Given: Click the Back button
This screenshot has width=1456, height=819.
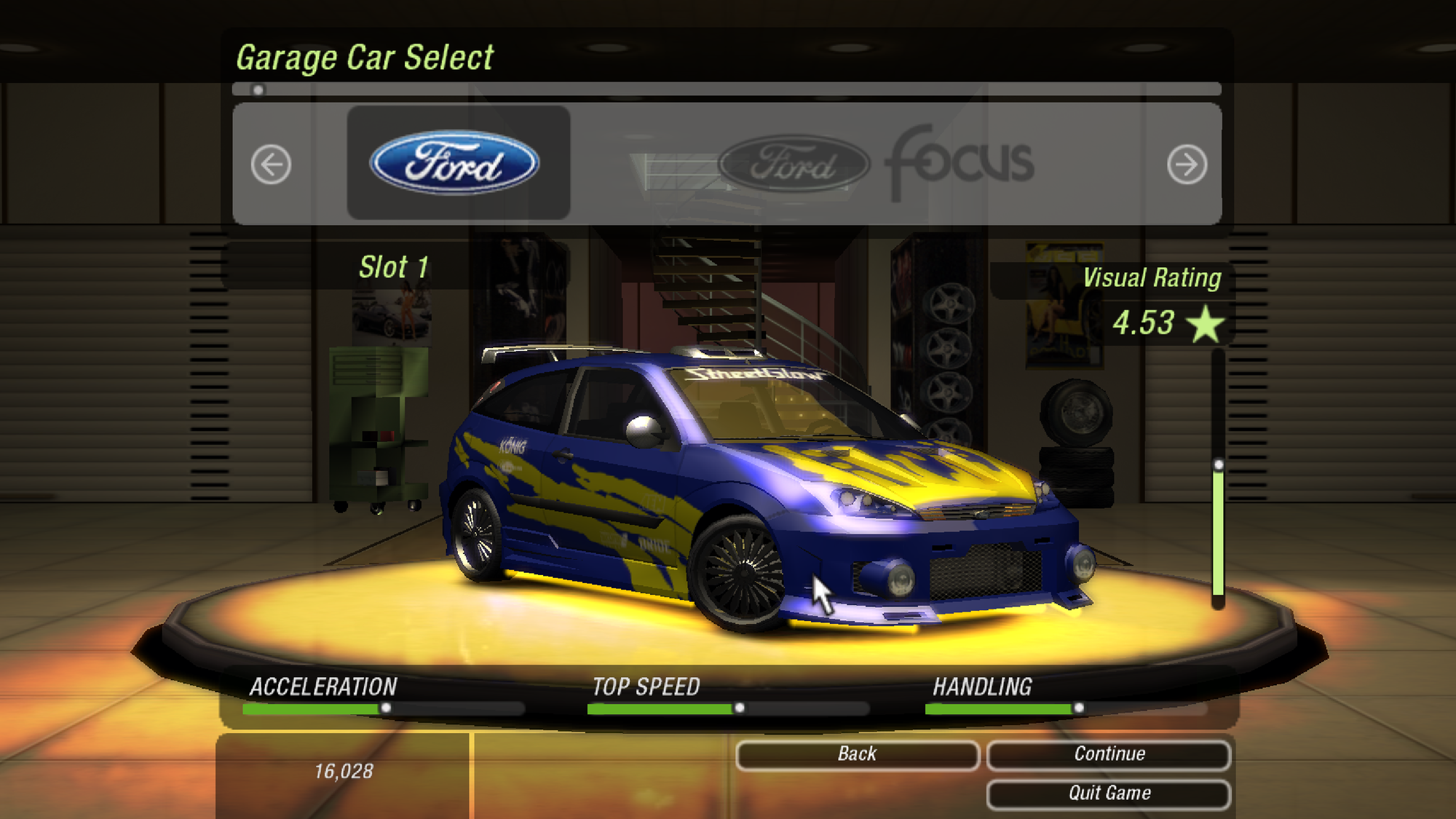Looking at the screenshot, I should coord(857,754).
